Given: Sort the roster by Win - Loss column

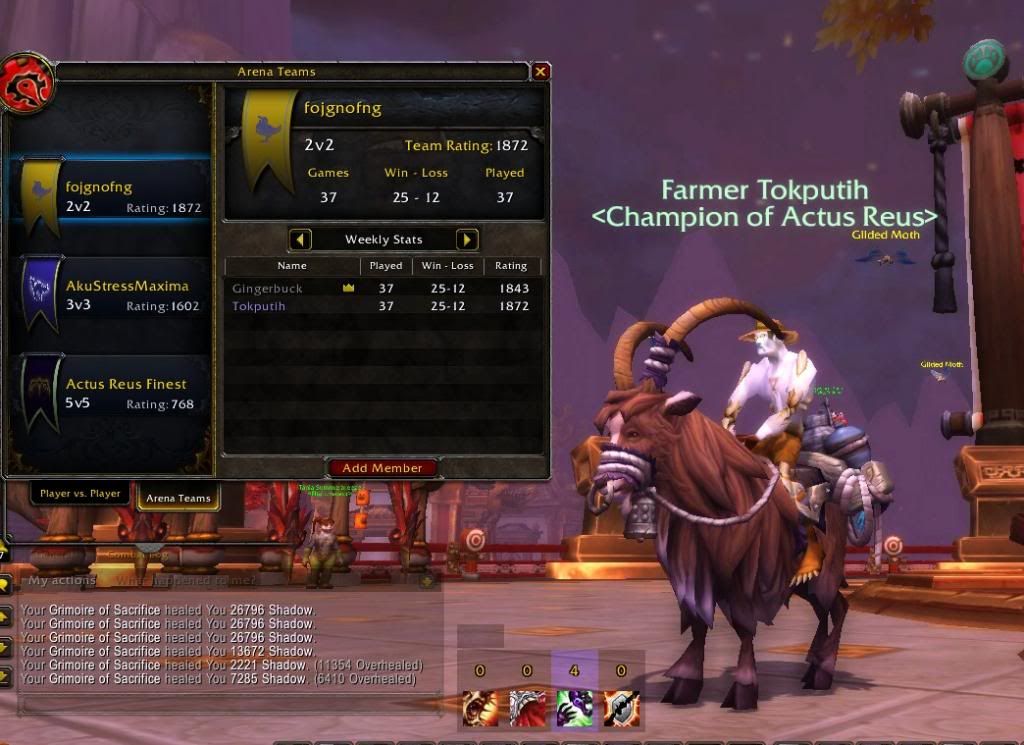Looking at the screenshot, I should point(447,266).
